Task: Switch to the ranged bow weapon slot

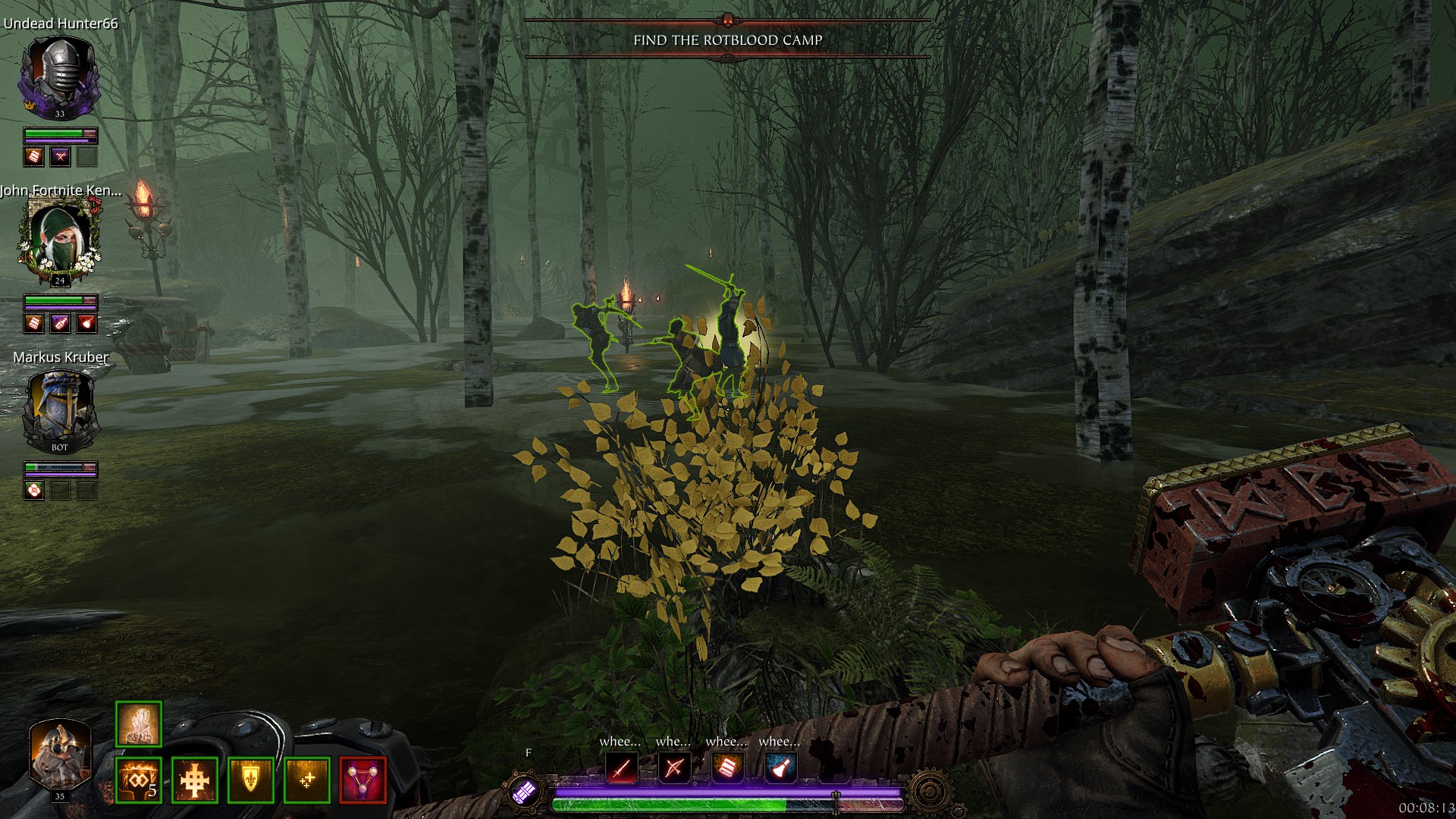Action: click(674, 769)
